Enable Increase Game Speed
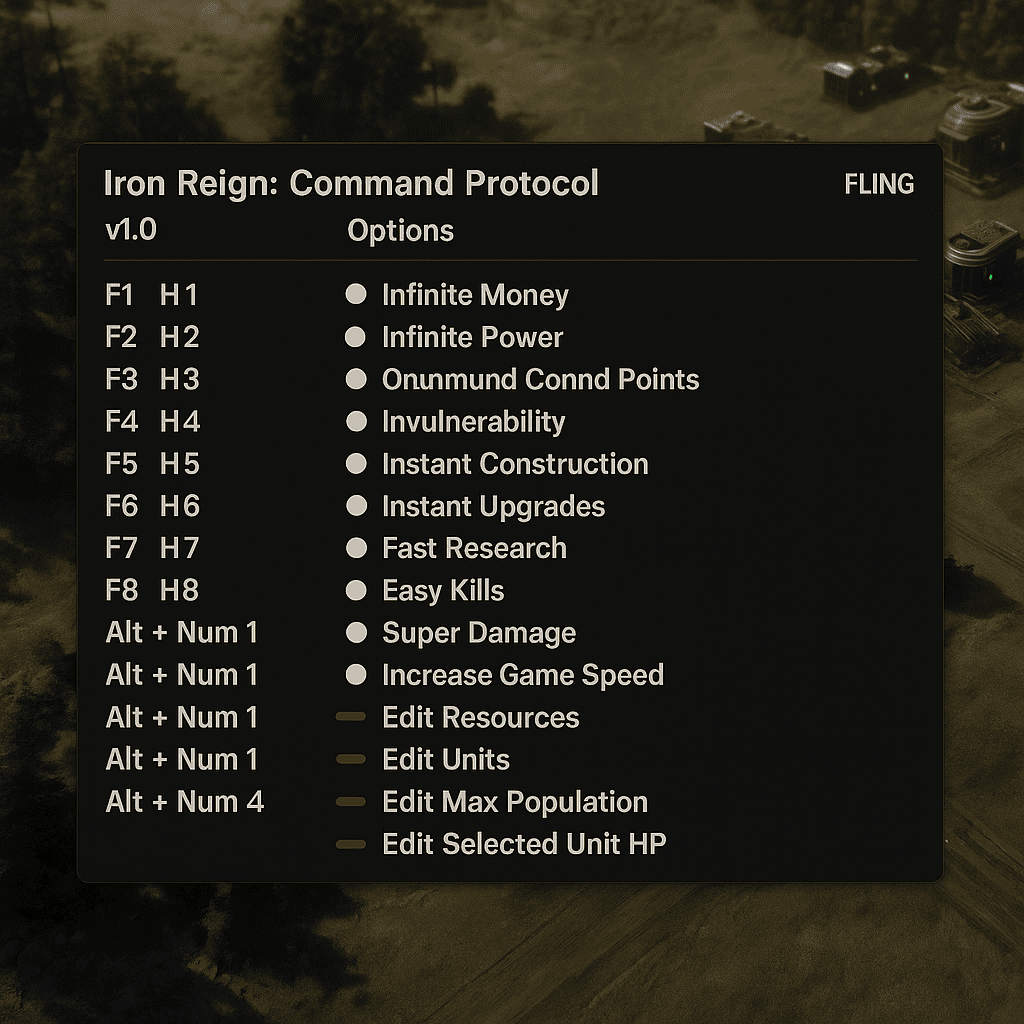This screenshot has height=1024, width=1024. coord(356,675)
